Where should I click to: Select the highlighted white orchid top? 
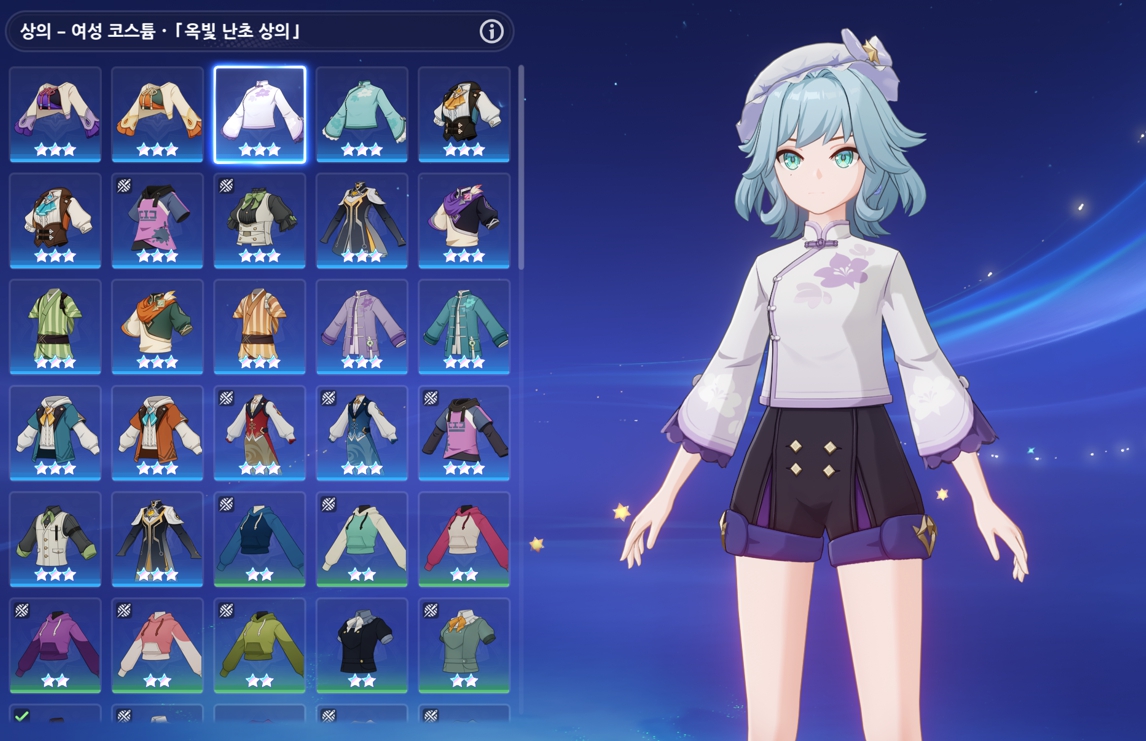pos(259,114)
